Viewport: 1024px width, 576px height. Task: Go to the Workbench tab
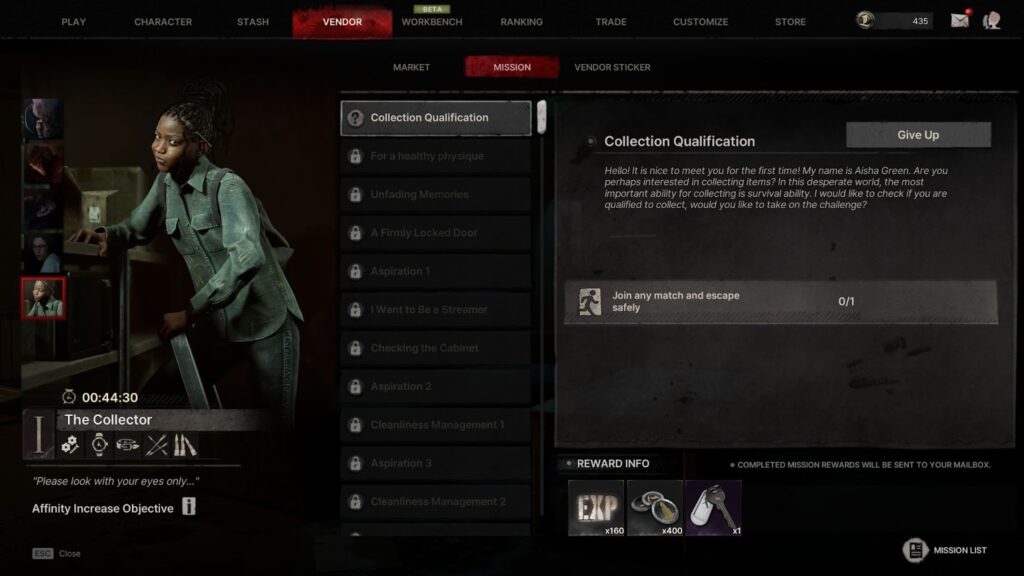click(432, 22)
